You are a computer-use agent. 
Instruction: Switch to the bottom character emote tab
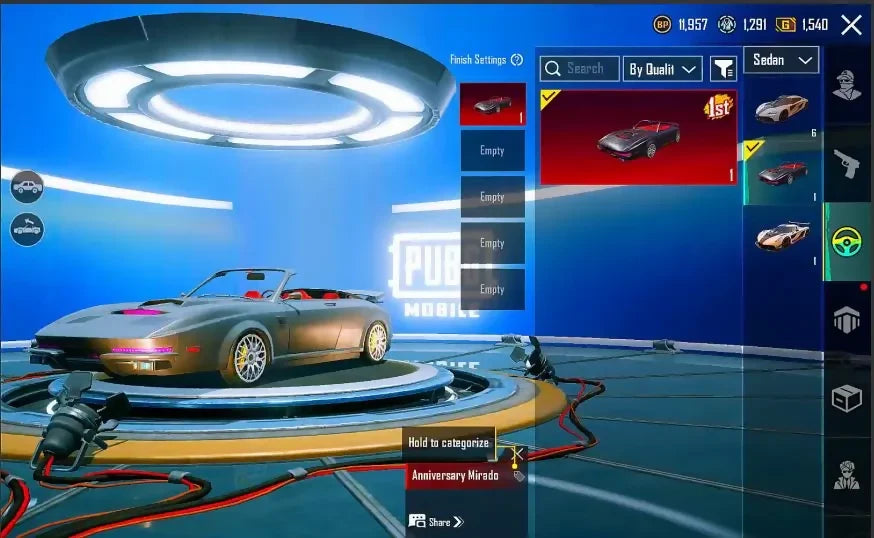click(847, 475)
